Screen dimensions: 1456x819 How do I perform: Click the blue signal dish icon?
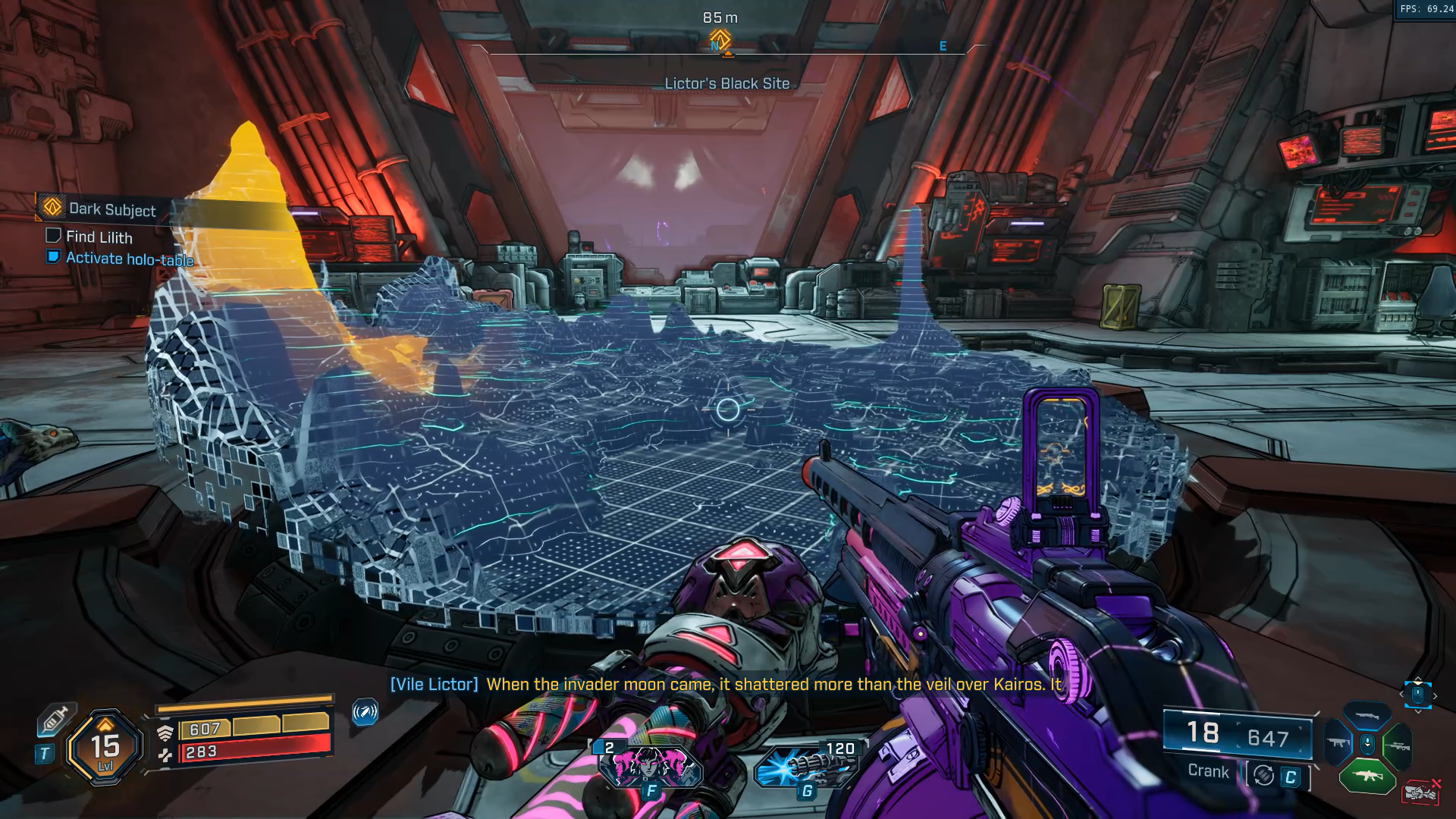pyautogui.click(x=365, y=712)
